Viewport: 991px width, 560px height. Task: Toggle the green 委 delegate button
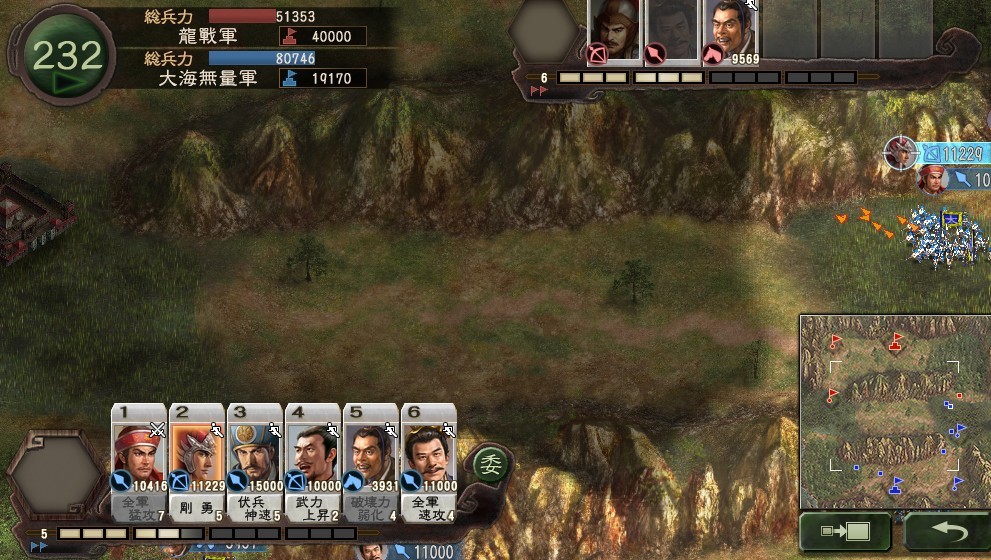tap(490, 463)
